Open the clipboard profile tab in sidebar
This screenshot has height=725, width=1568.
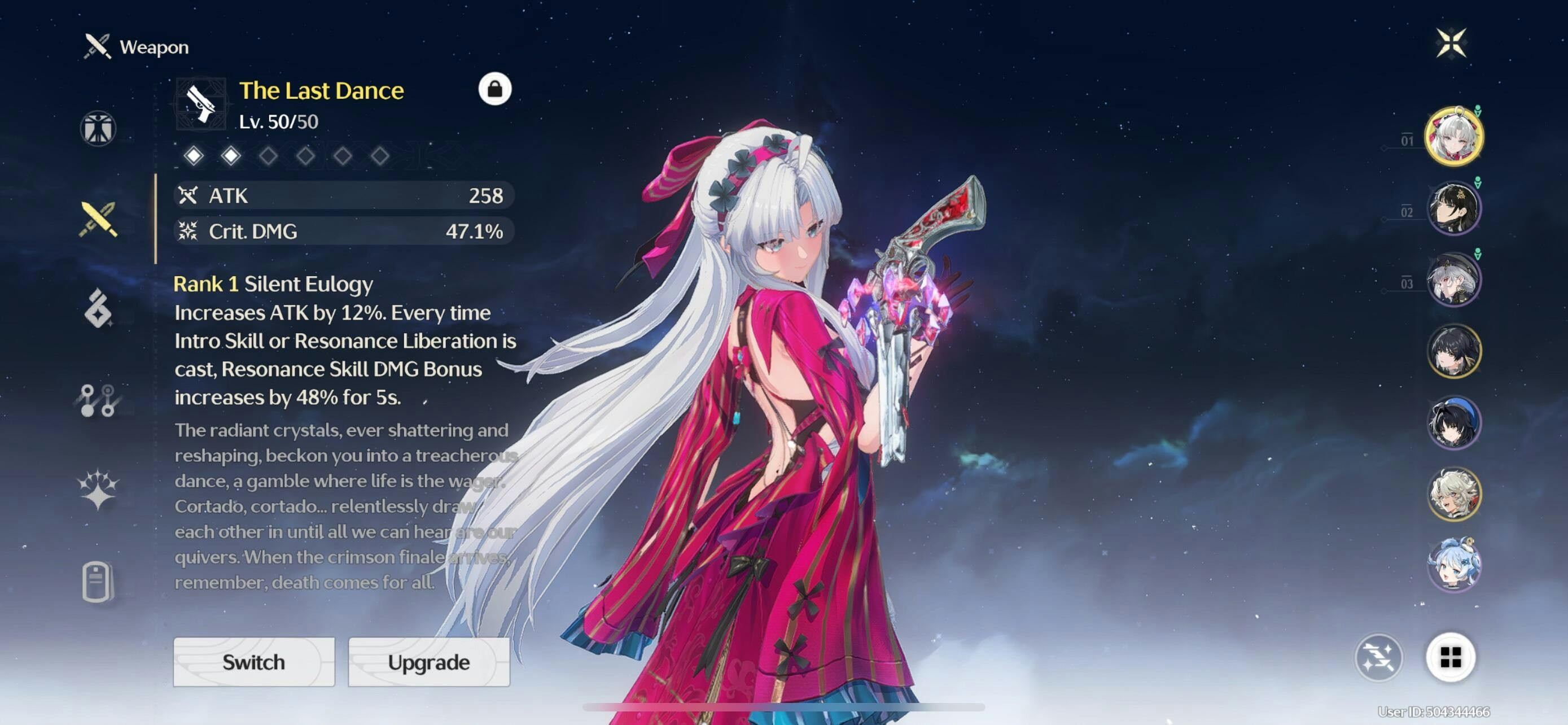point(98,582)
